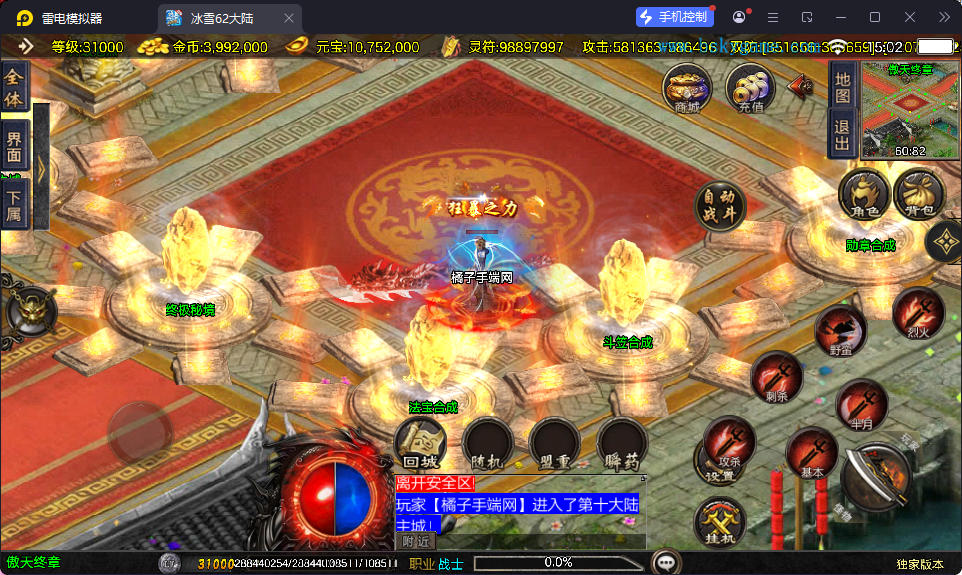
Task: Open the 背包 bag inventory
Action: [x=918, y=195]
